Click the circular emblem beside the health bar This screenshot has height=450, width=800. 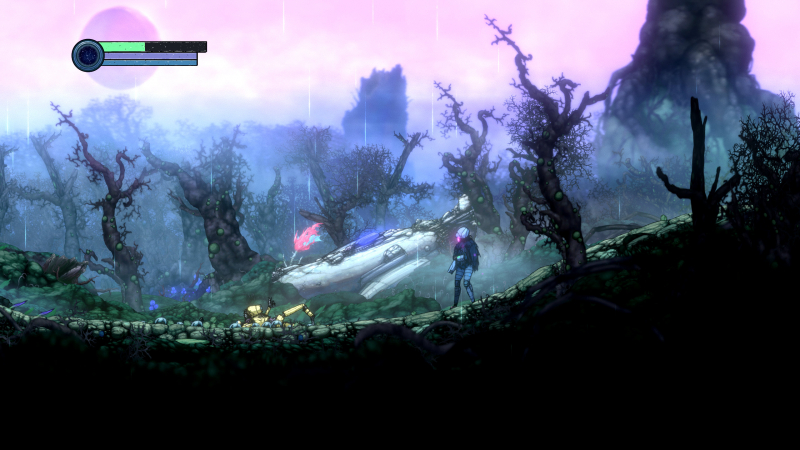pos(88,55)
